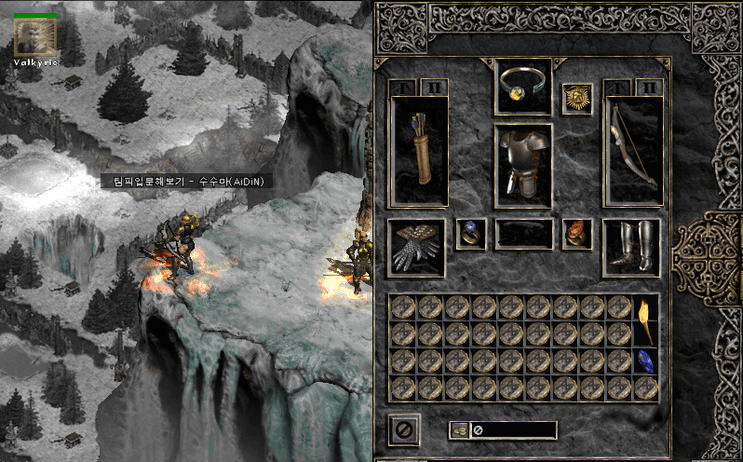Click the equipped plate boots
The width and height of the screenshot is (743, 462).
[x=631, y=247]
